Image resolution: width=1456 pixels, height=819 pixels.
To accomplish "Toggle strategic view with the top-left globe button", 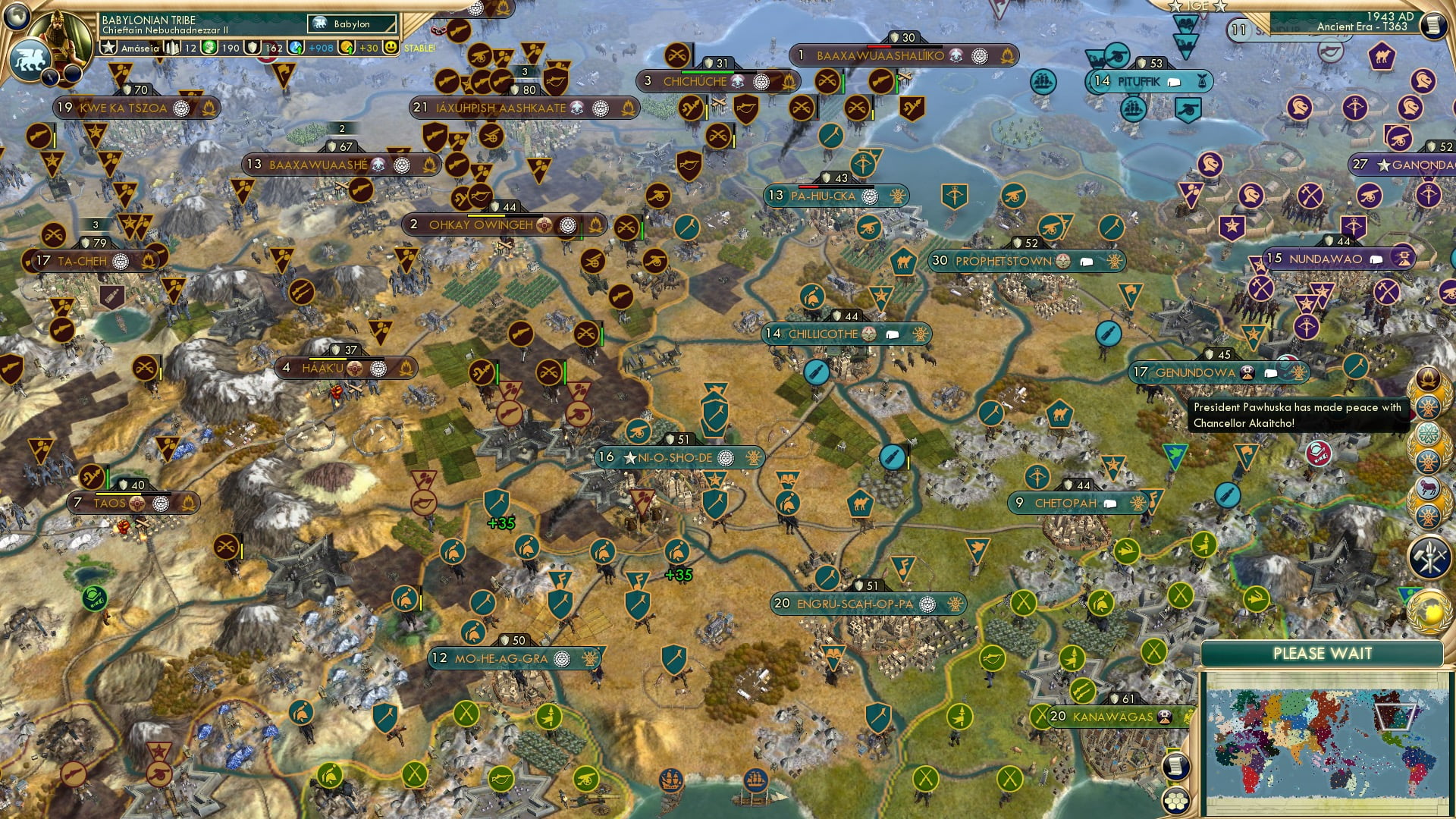I will coord(17,18).
